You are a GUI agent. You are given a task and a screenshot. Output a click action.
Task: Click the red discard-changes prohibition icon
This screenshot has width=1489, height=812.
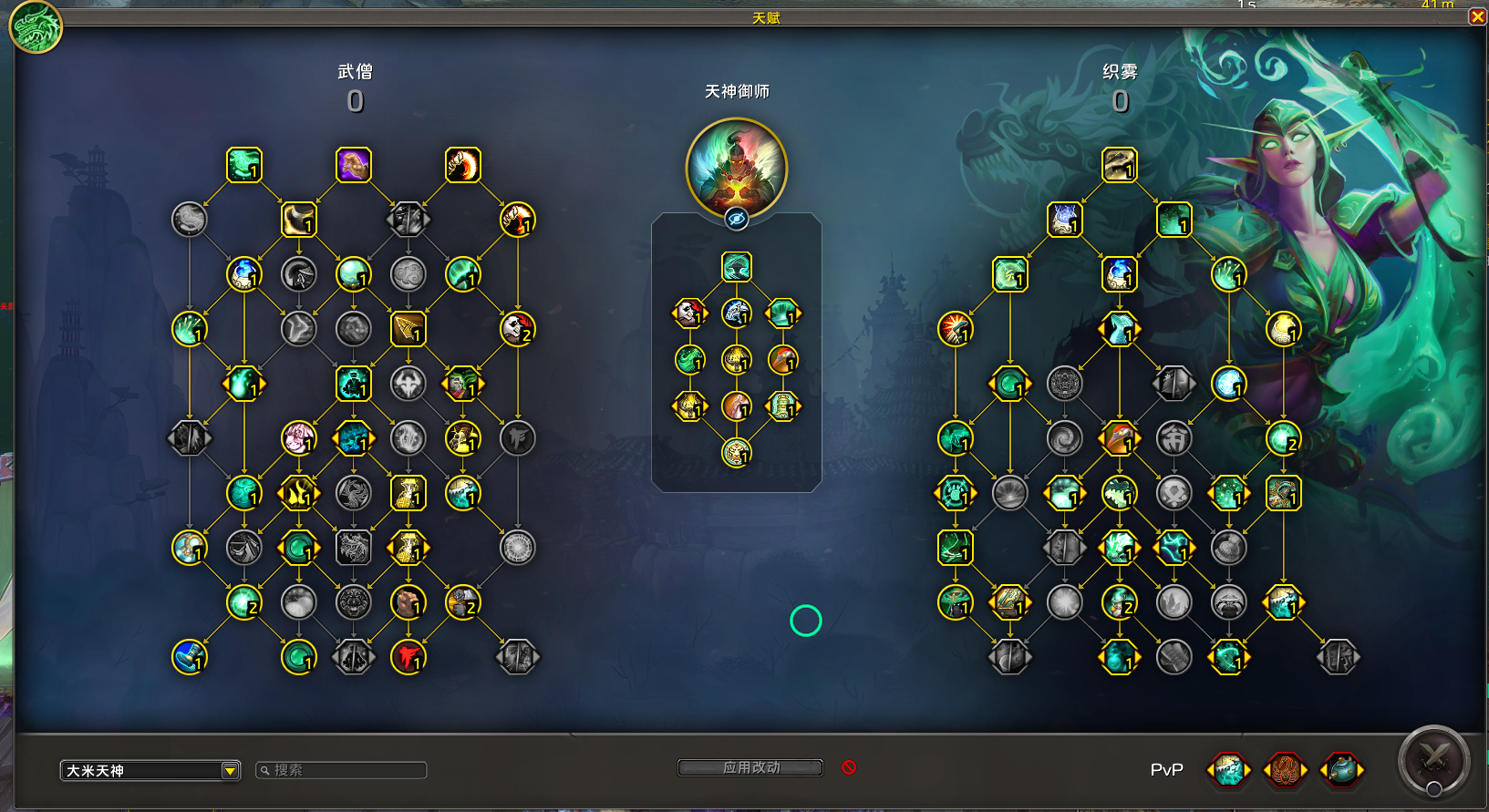(849, 768)
